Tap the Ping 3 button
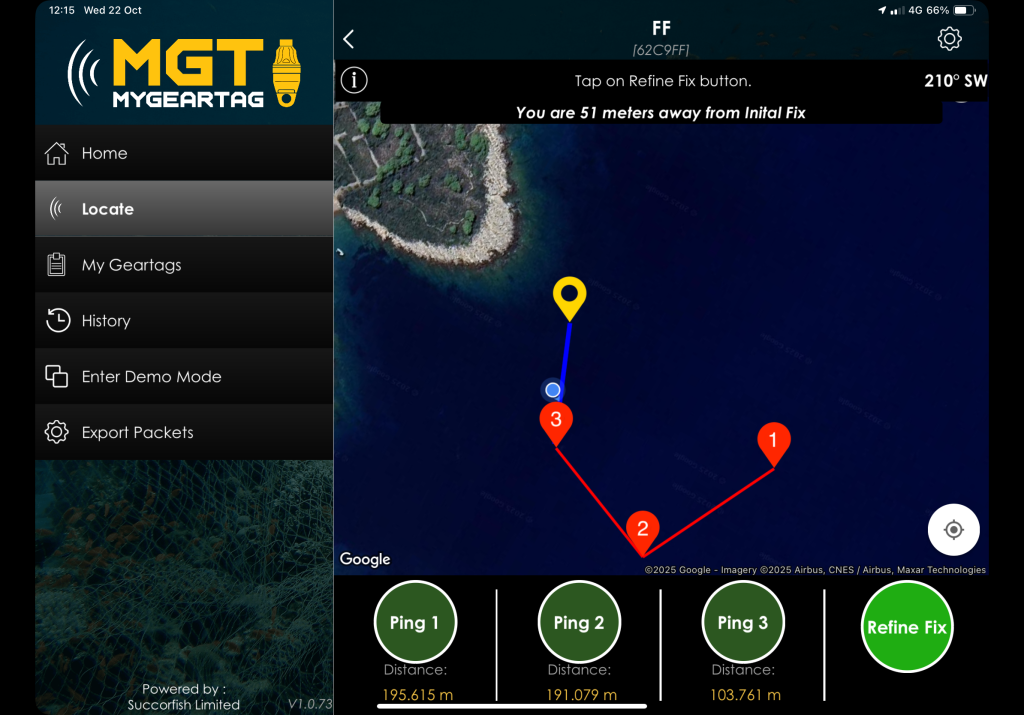This screenshot has width=1024, height=715. 743,622
